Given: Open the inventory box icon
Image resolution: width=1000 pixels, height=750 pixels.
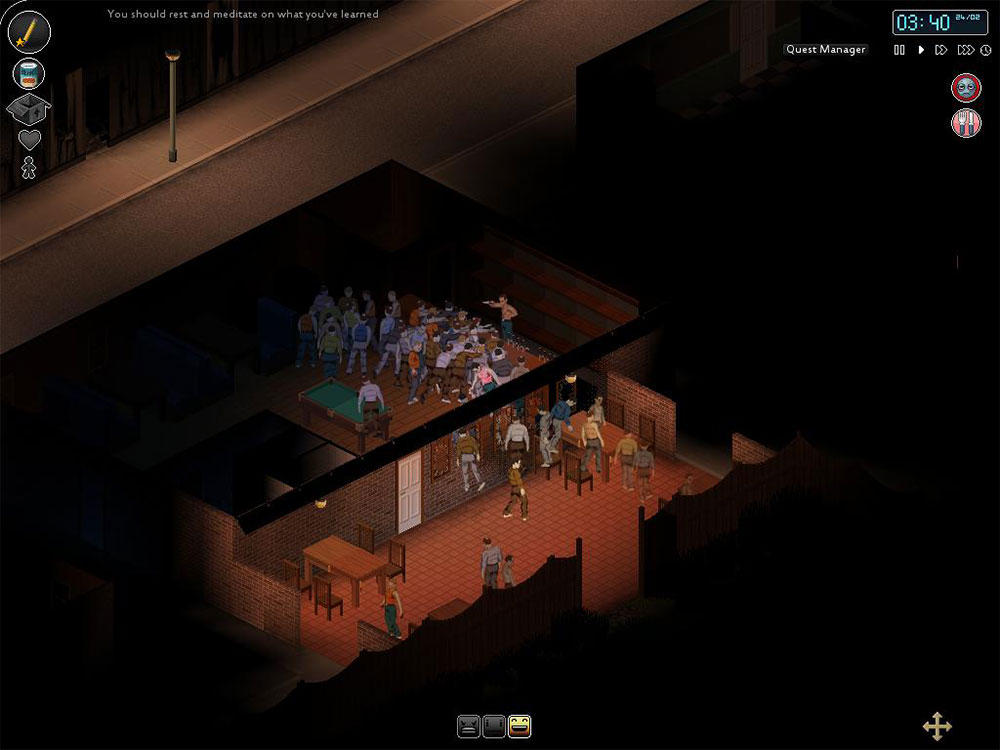Looking at the screenshot, I should tap(28, 108).
